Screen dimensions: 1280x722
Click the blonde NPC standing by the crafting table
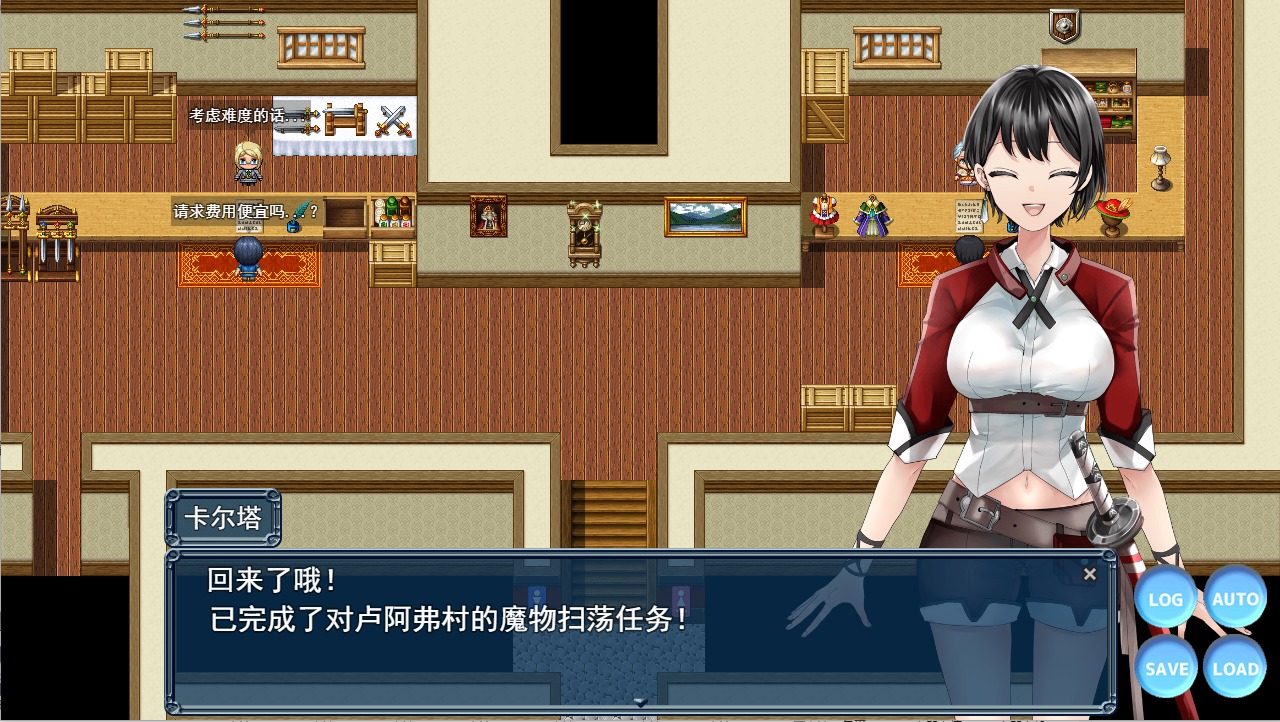coord(249,163)
